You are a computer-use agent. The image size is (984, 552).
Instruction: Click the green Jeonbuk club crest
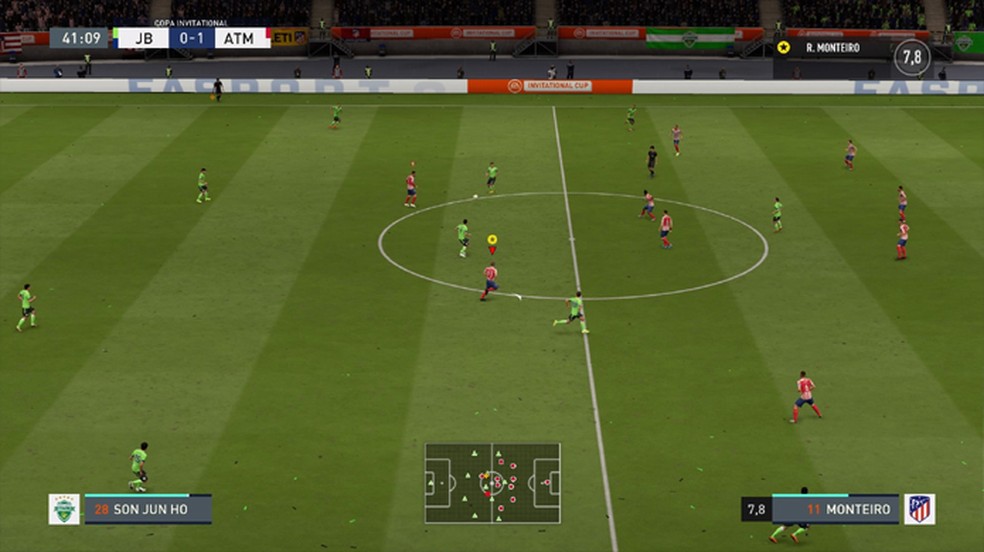pos(64,509)
